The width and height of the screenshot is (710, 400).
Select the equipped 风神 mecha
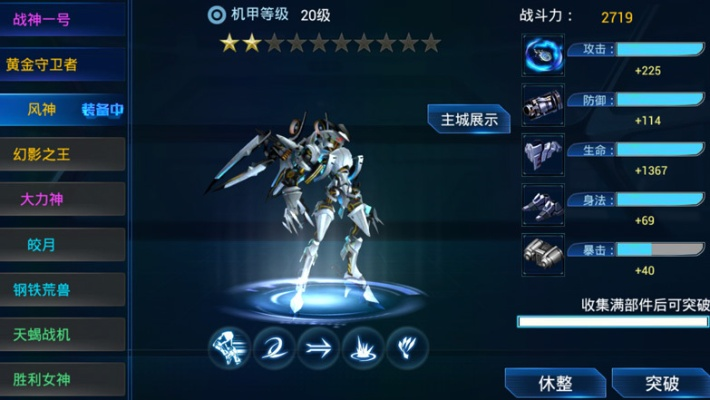(62, 109)
